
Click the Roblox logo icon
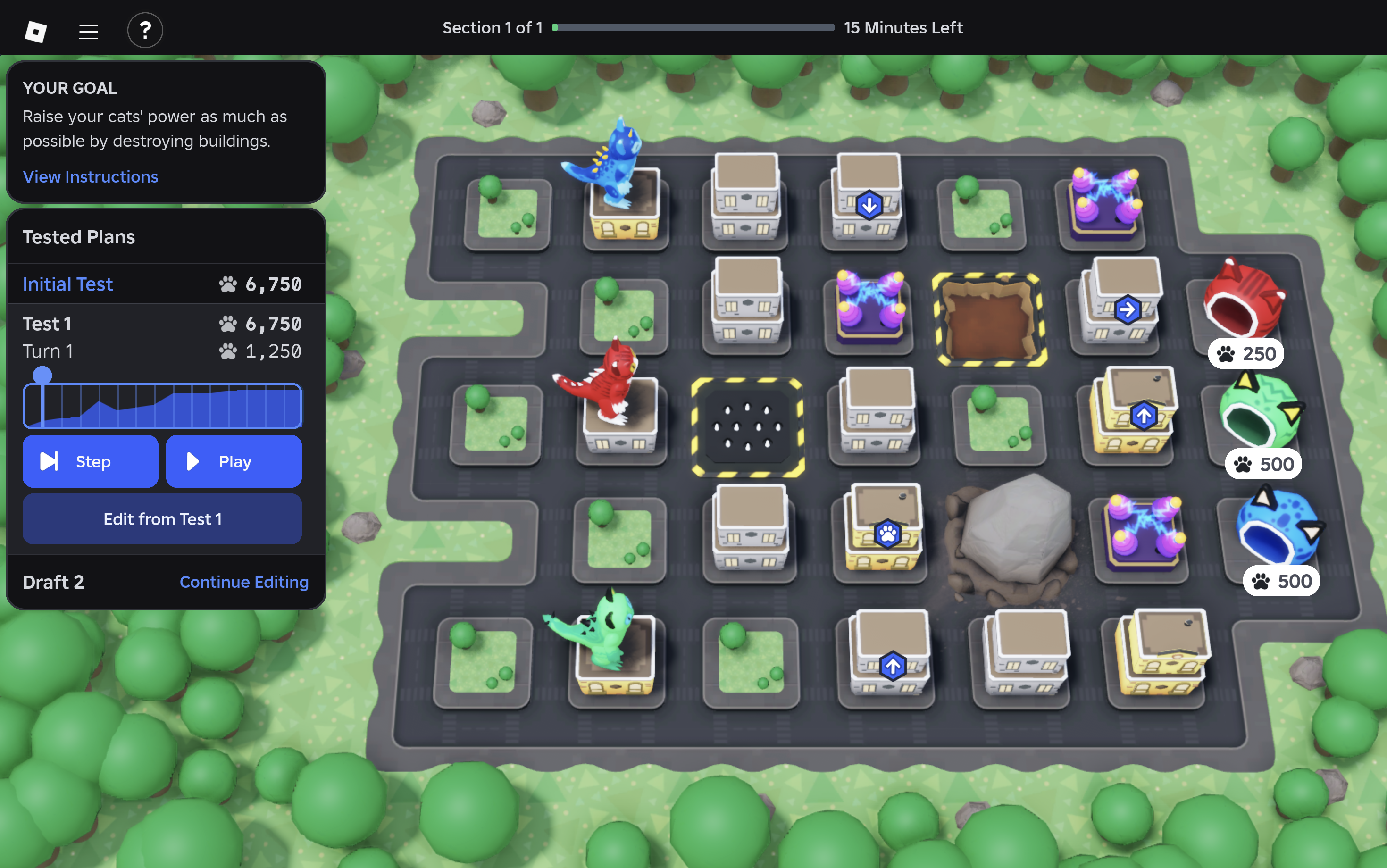[35, 31]
